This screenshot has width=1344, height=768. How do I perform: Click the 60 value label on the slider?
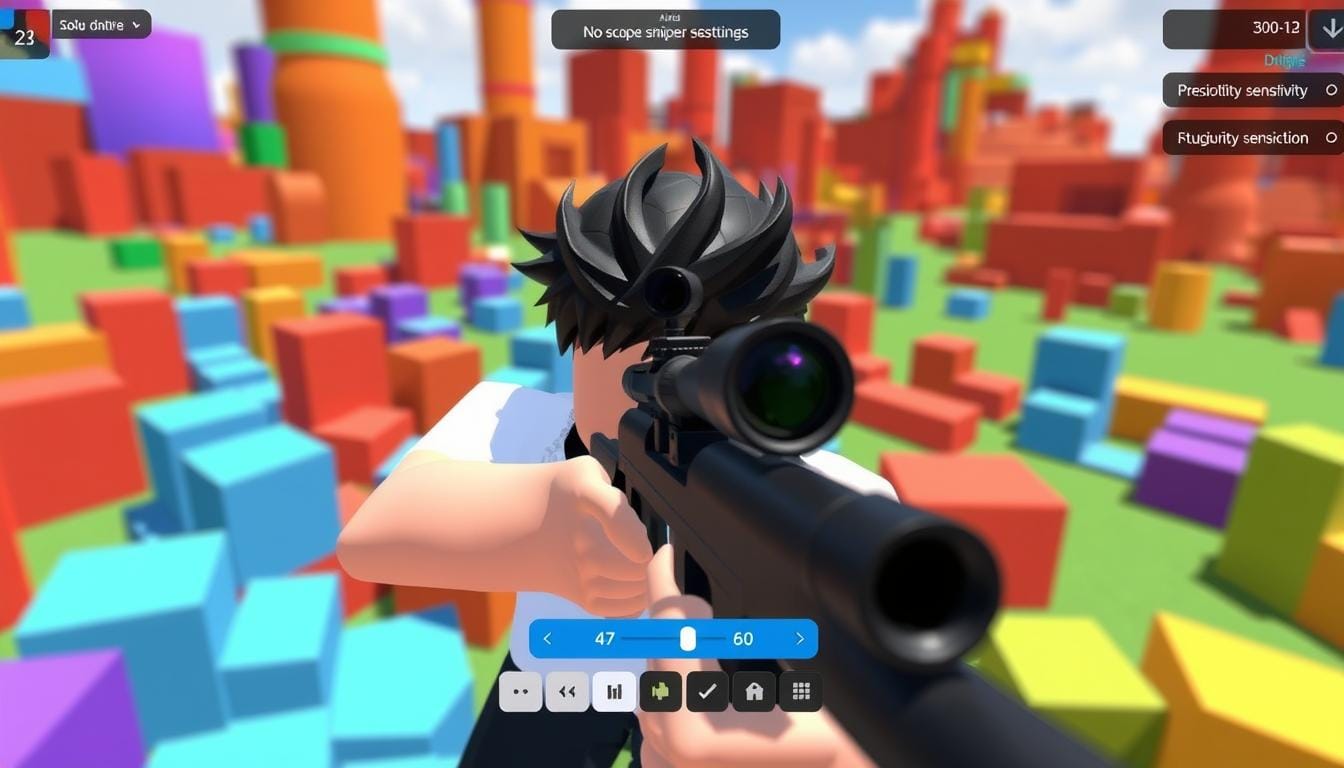[x=743, y=638]
